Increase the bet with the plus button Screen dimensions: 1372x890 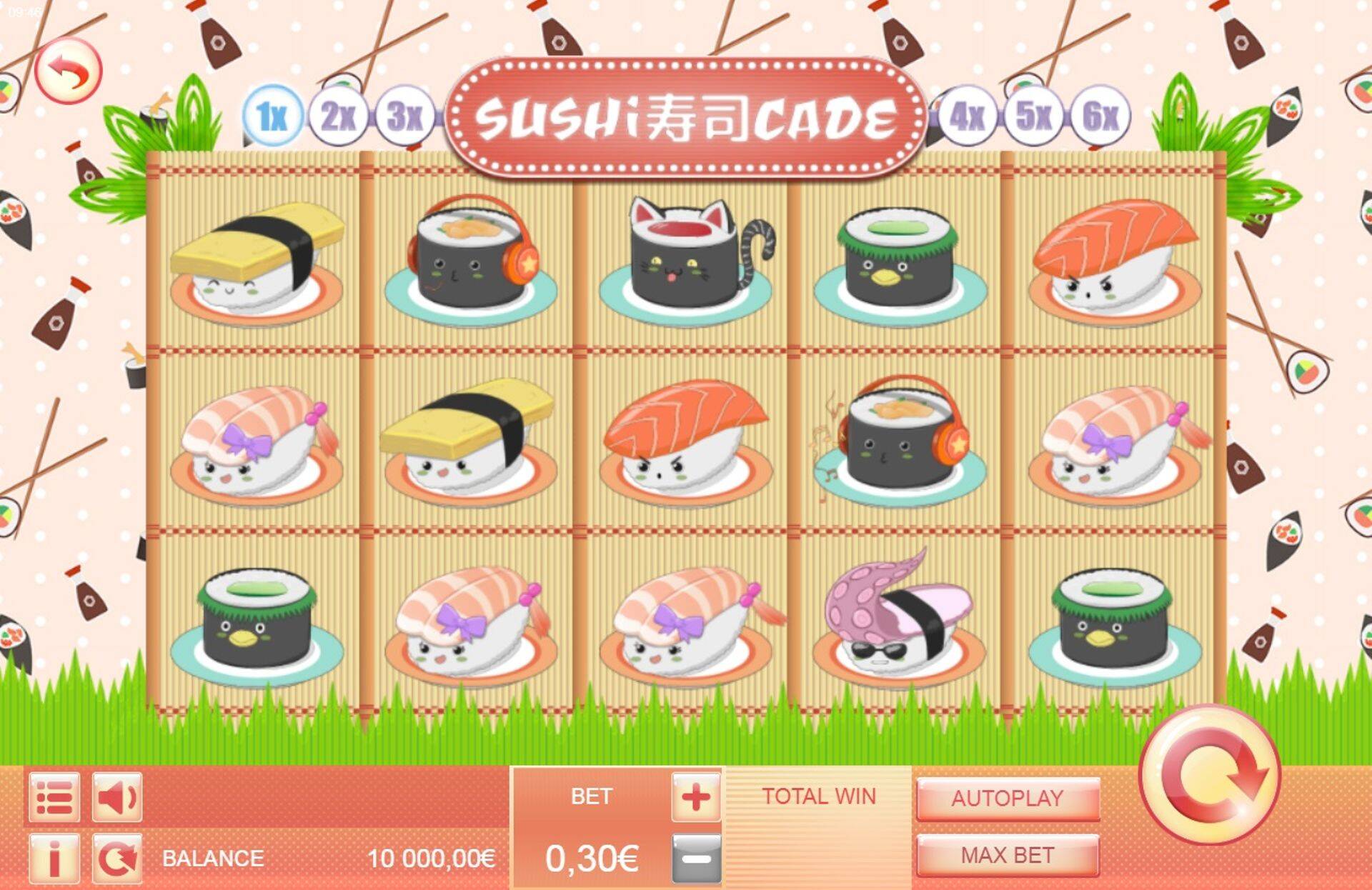click(695, 797)
